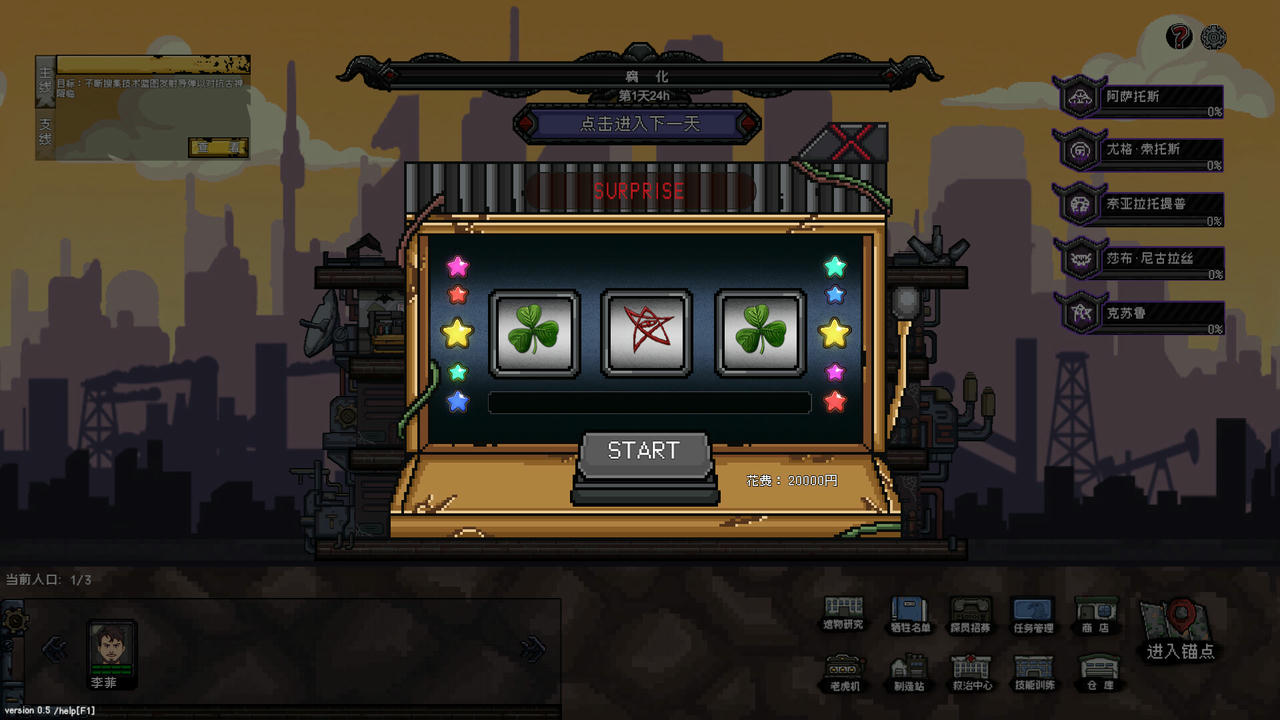Close the slot machine with the red X
This screenshot has width=1280, height=720.
click(x=852, y=142)
